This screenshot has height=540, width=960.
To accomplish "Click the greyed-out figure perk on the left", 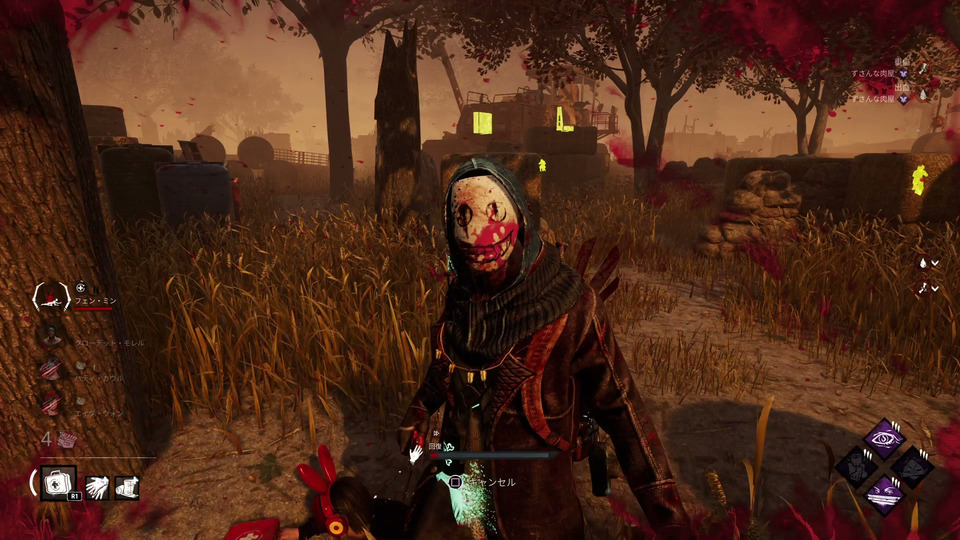I will [856, 466].
